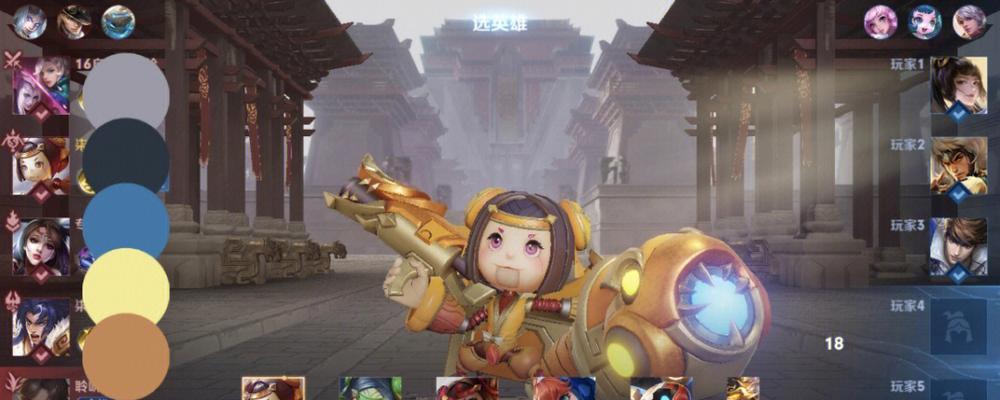This screenshot has height=400, width=1000.
Task: Click the goggles-and-hat teammate portrait
Action: (41, 165)
